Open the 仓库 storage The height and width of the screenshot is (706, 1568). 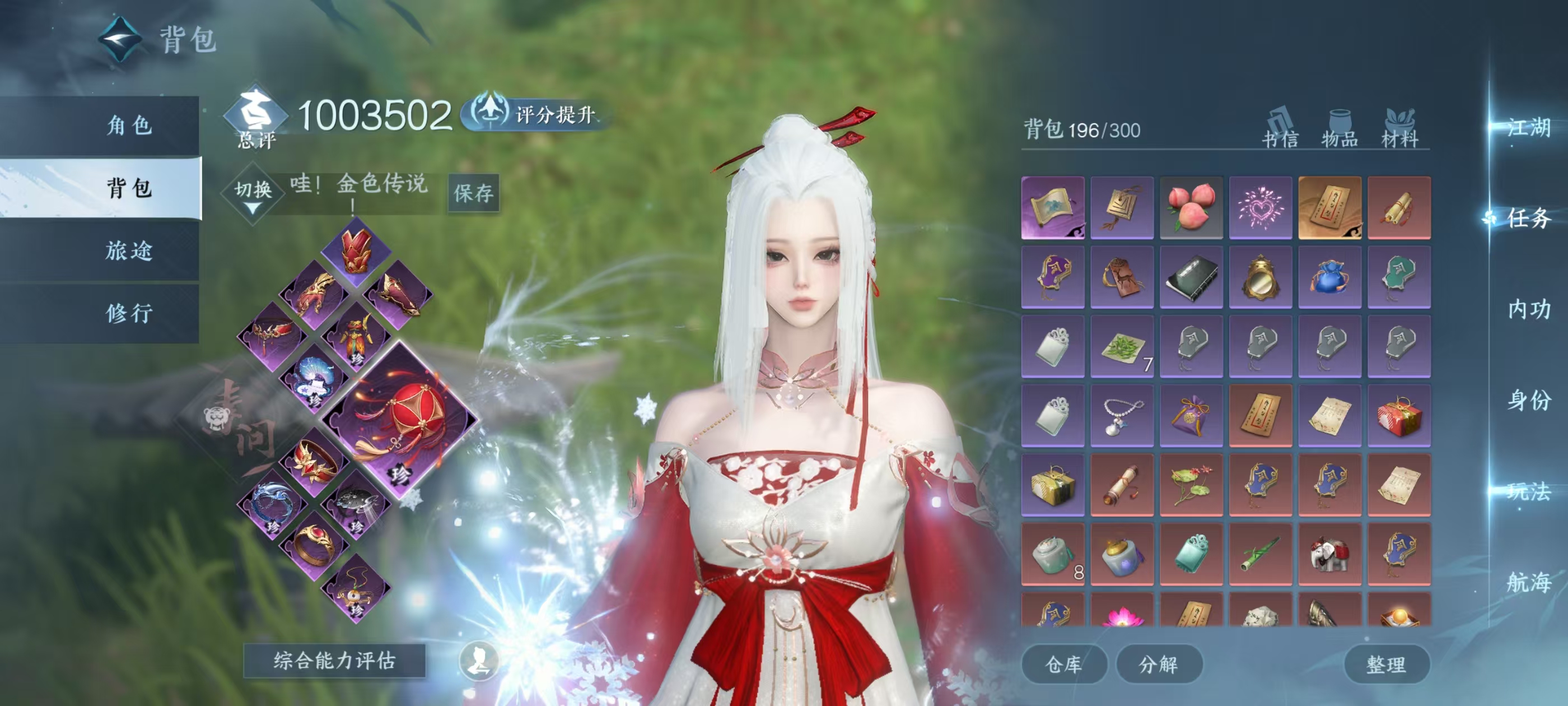coord(1063,664)
